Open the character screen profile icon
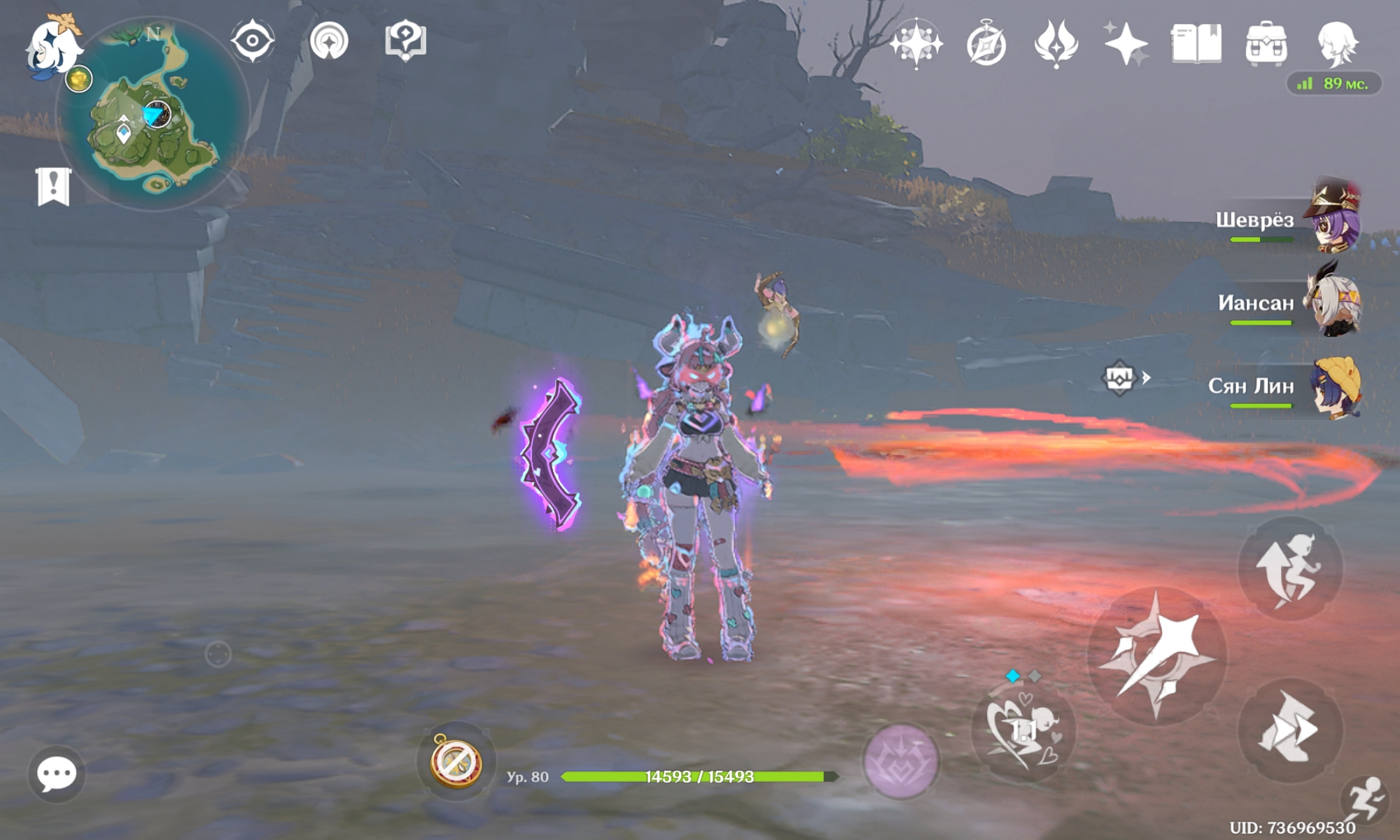The height and width of the screenshot is (840, 1400). [x=1337, y=43]
